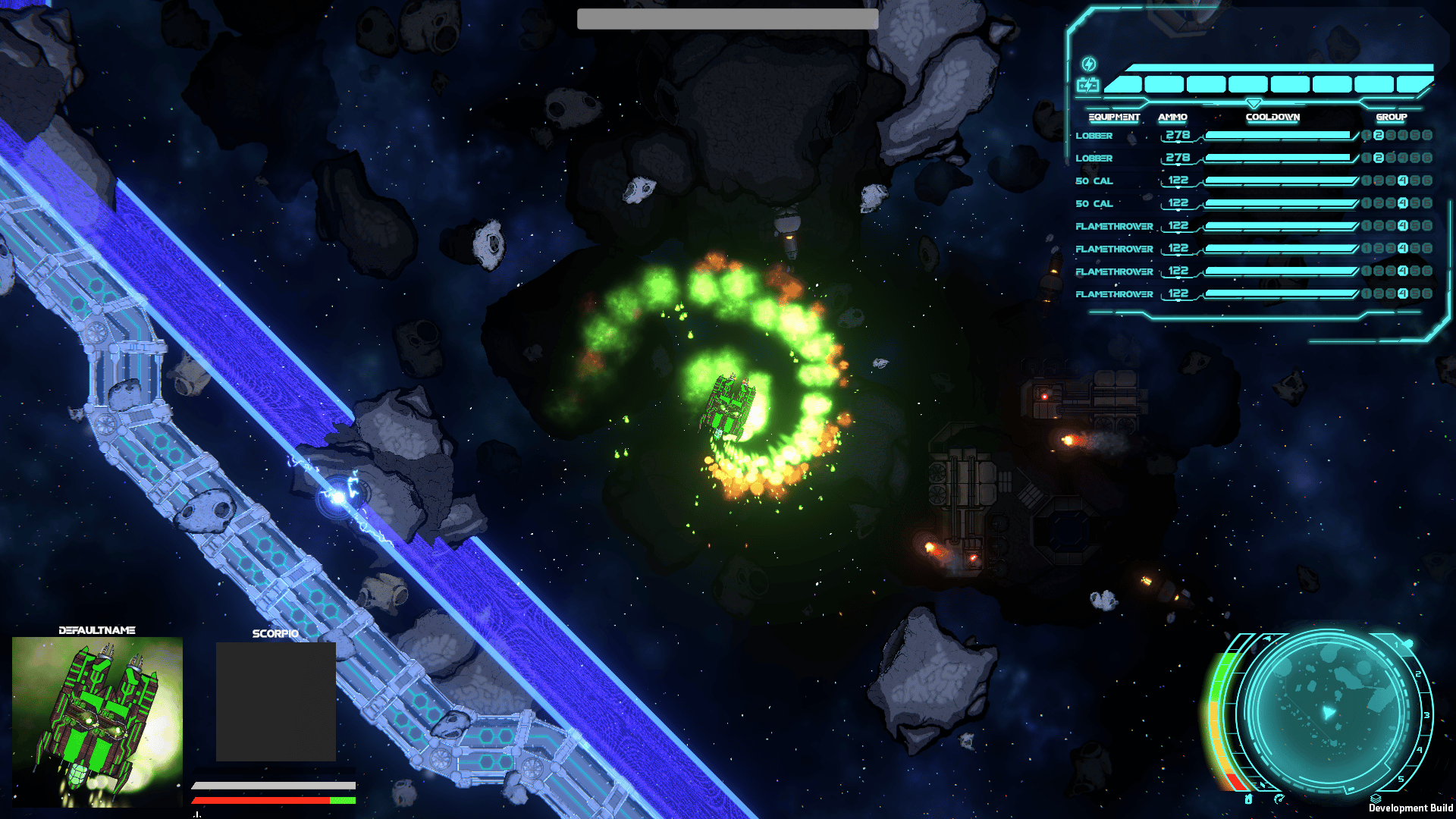Screen dimensions: 1456x819
Task: Click the fuel canister icon below the radar
Action: (1248, 799)
